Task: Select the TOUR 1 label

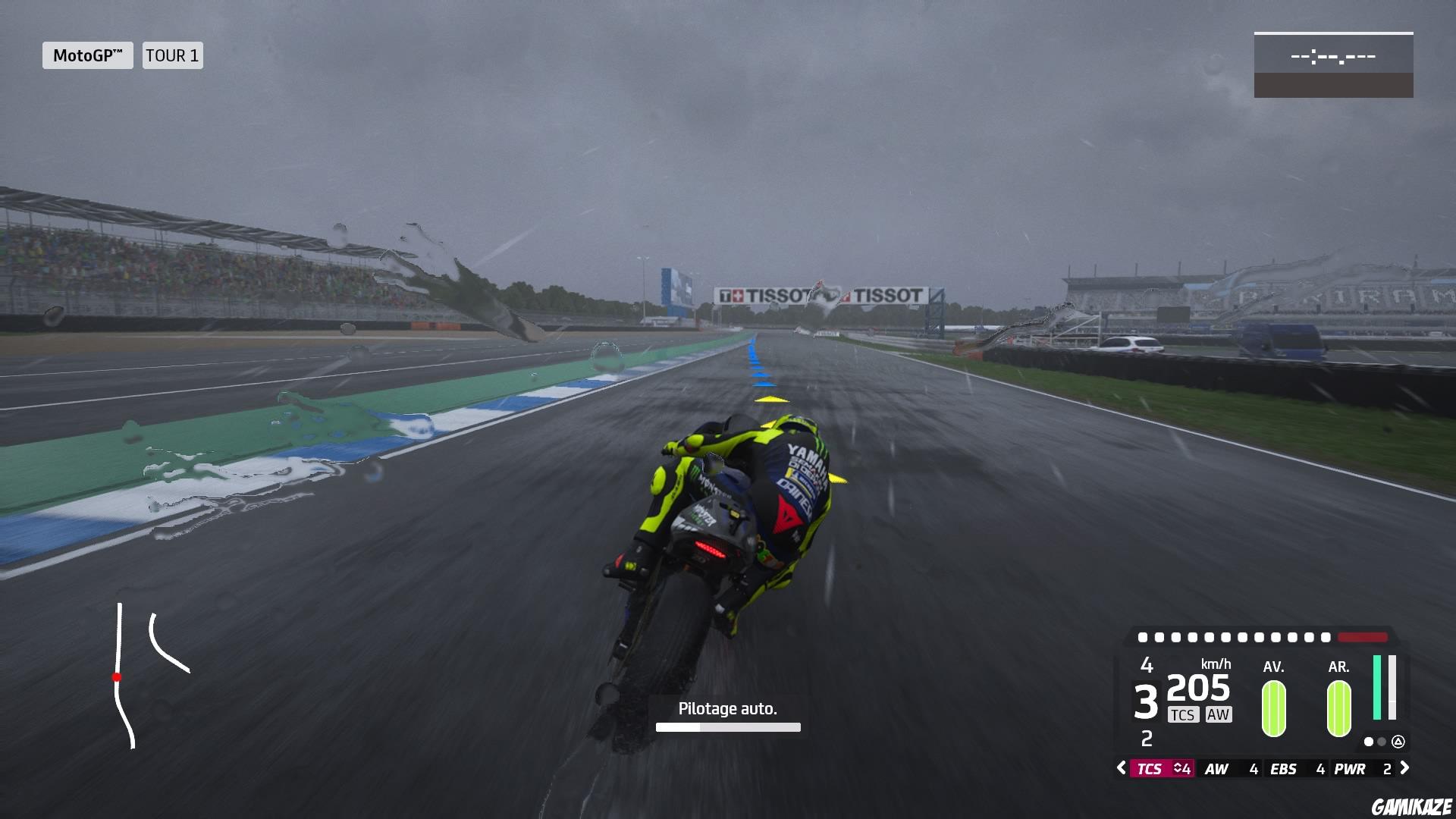Action: click(172, 55)
